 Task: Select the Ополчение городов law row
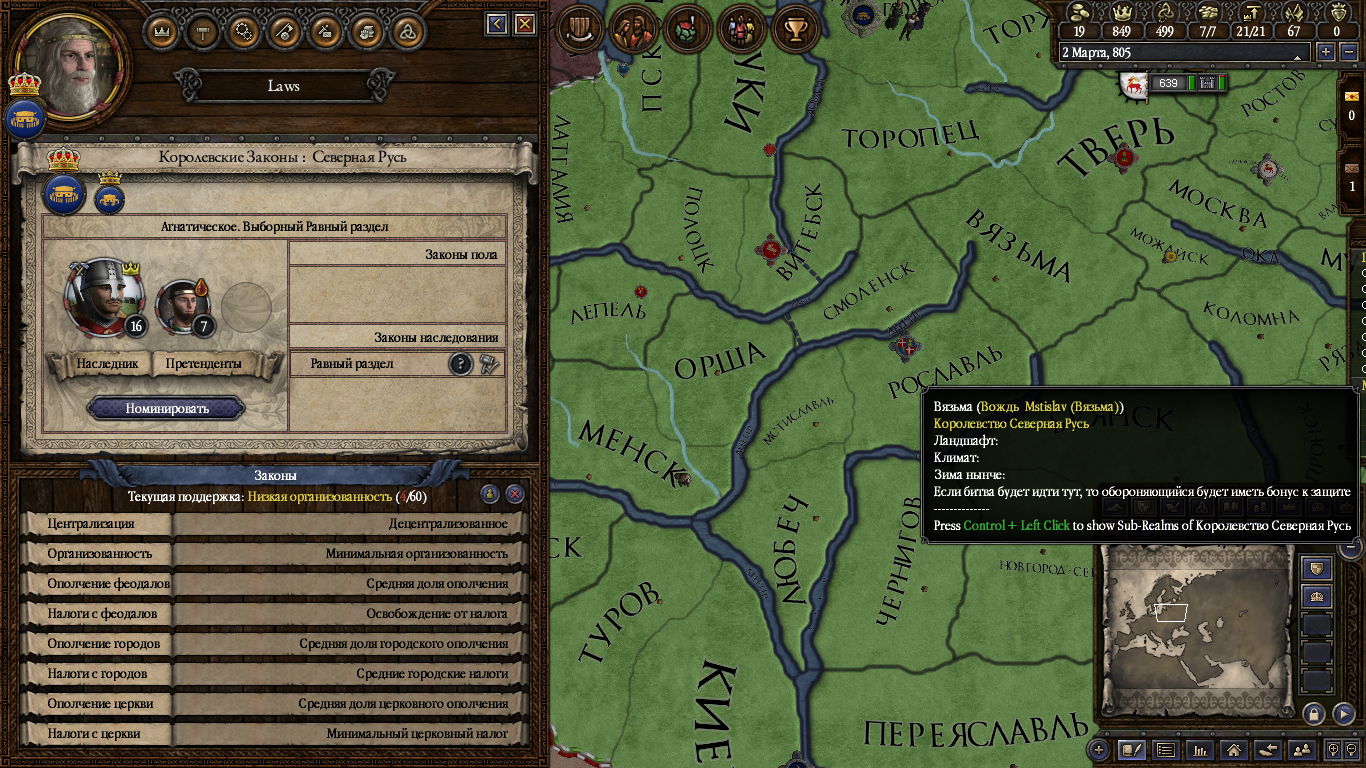pos(273,643)
